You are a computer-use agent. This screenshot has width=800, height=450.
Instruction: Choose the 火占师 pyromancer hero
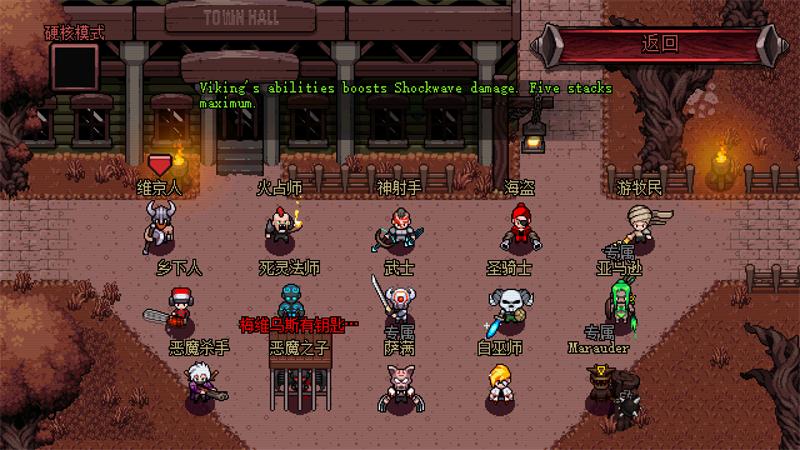pos(280,224)
